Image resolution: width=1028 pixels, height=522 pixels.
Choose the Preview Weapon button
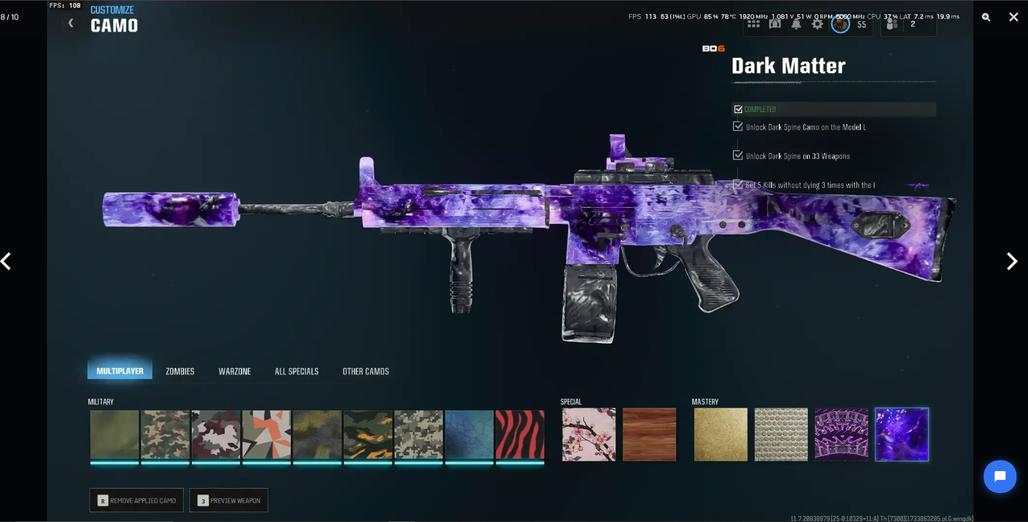click(x=229, y=500)
